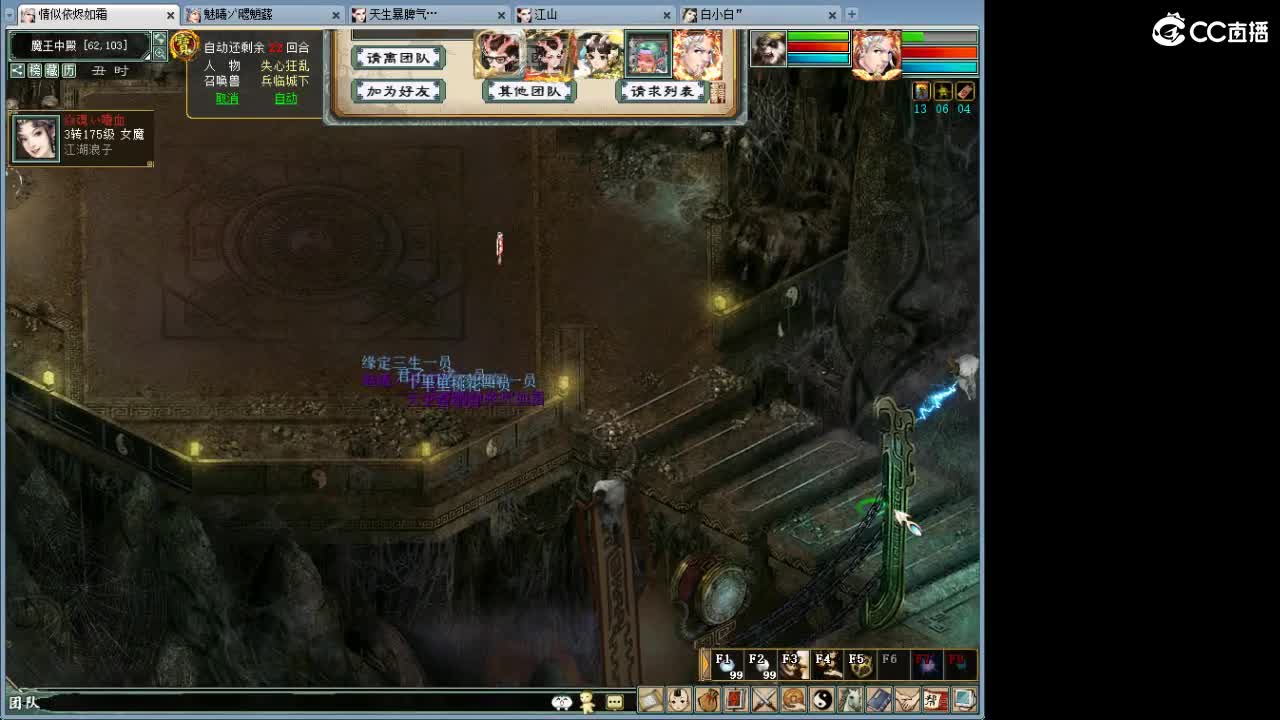Click the 请离团队 leave team button

click(x=398, y=57)
